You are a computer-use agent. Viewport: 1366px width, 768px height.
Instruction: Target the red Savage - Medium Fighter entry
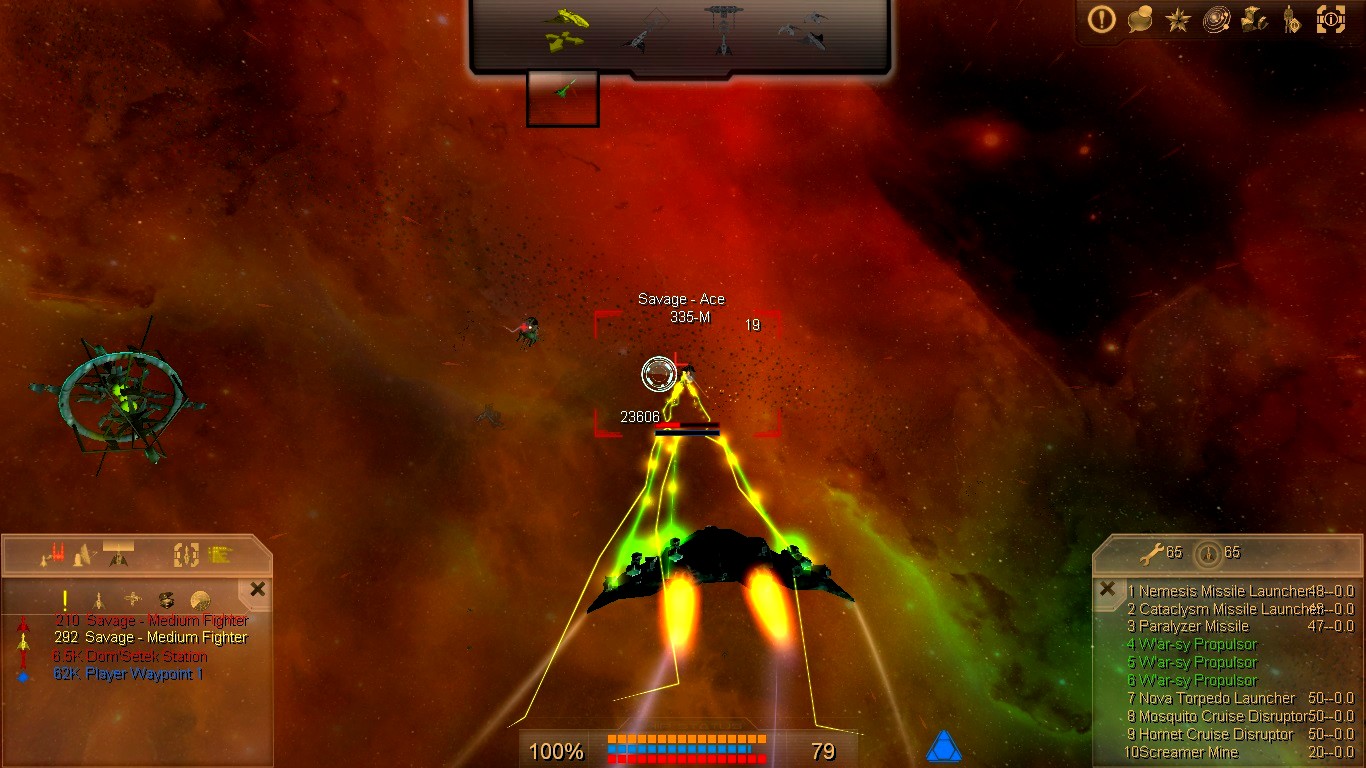tap(151, 621)
